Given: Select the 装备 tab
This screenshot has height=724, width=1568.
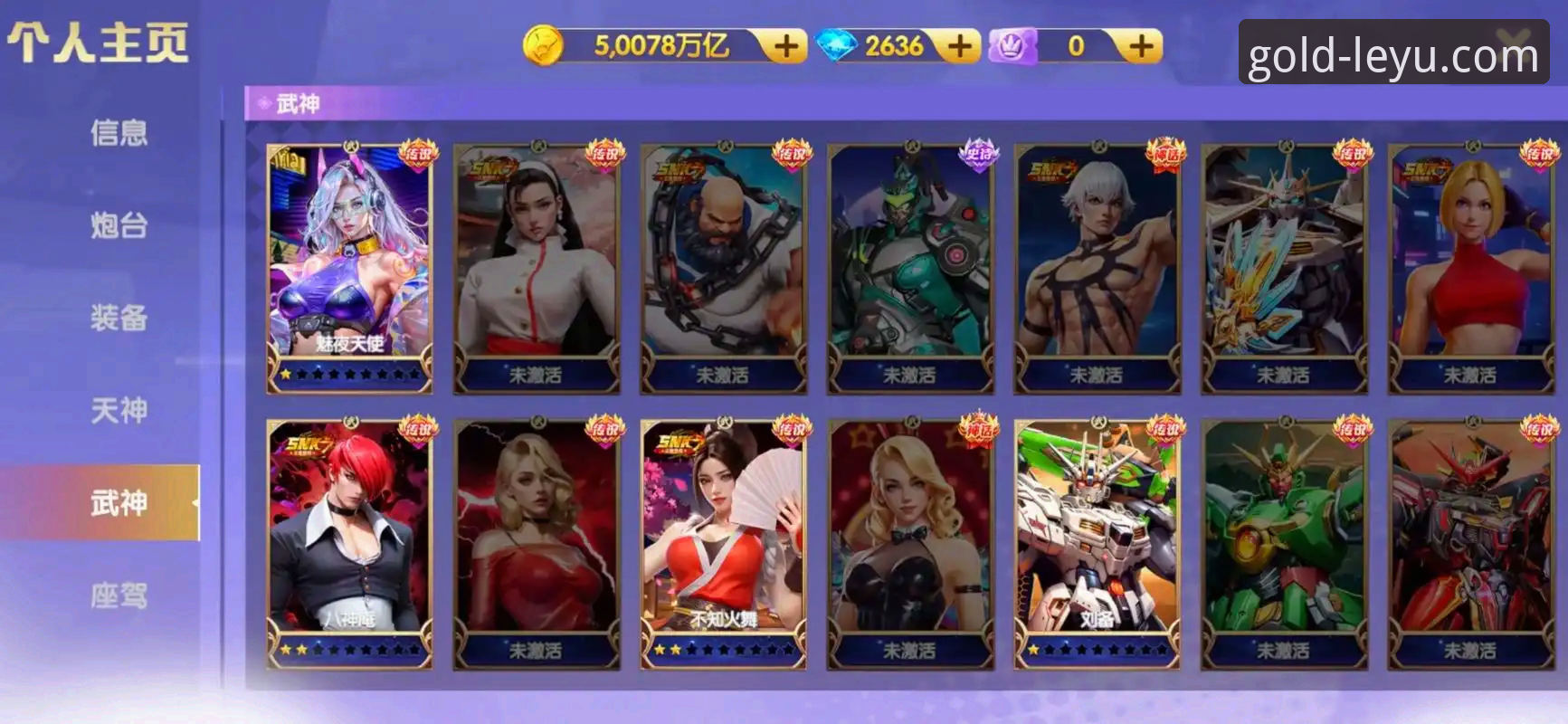Looking at the screenshot, I should pyautogui.click(x=119, y=318).
